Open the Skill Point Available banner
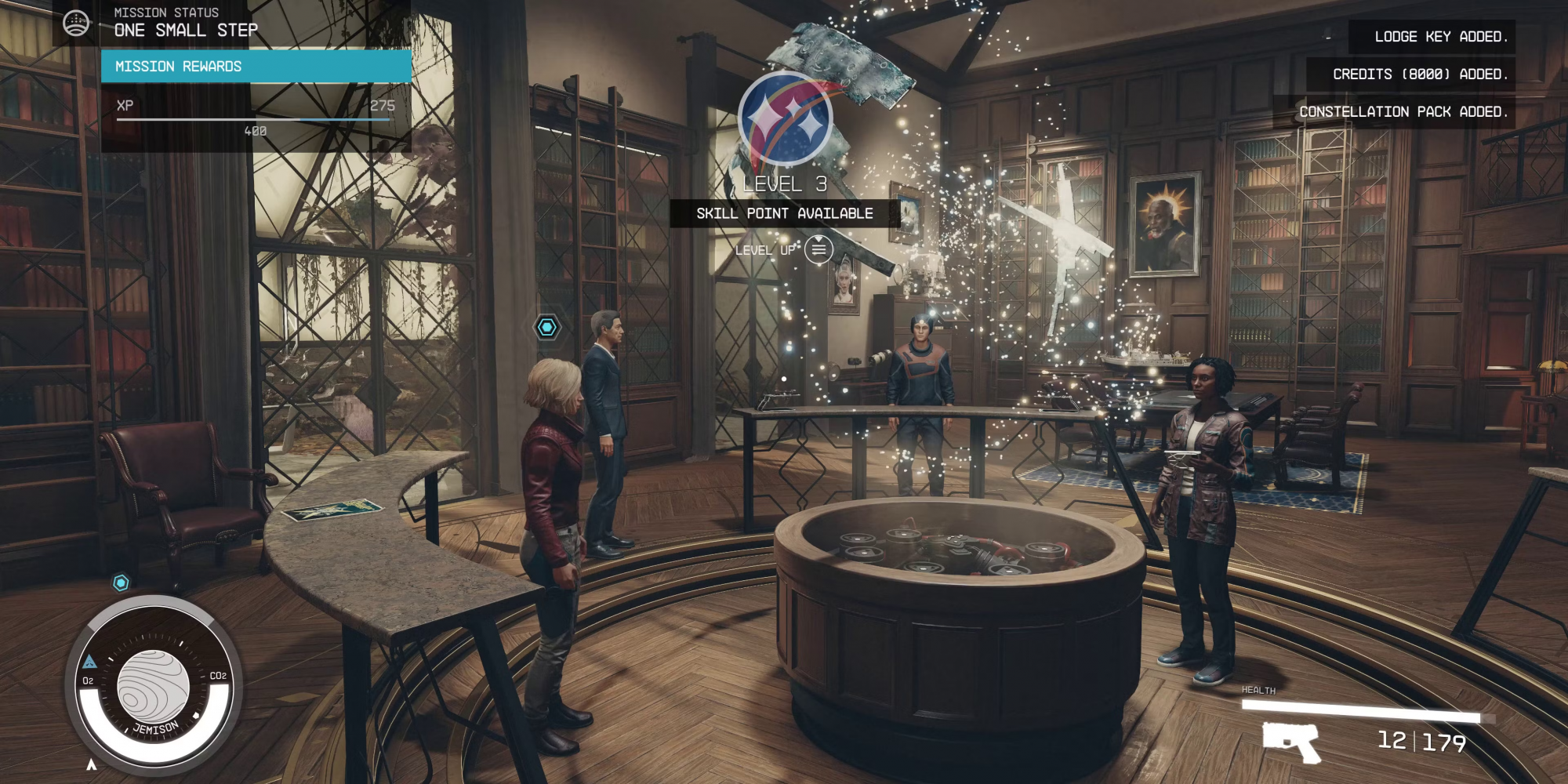The width and height of the screenshot is (1568, 784). tap(784, 213)
